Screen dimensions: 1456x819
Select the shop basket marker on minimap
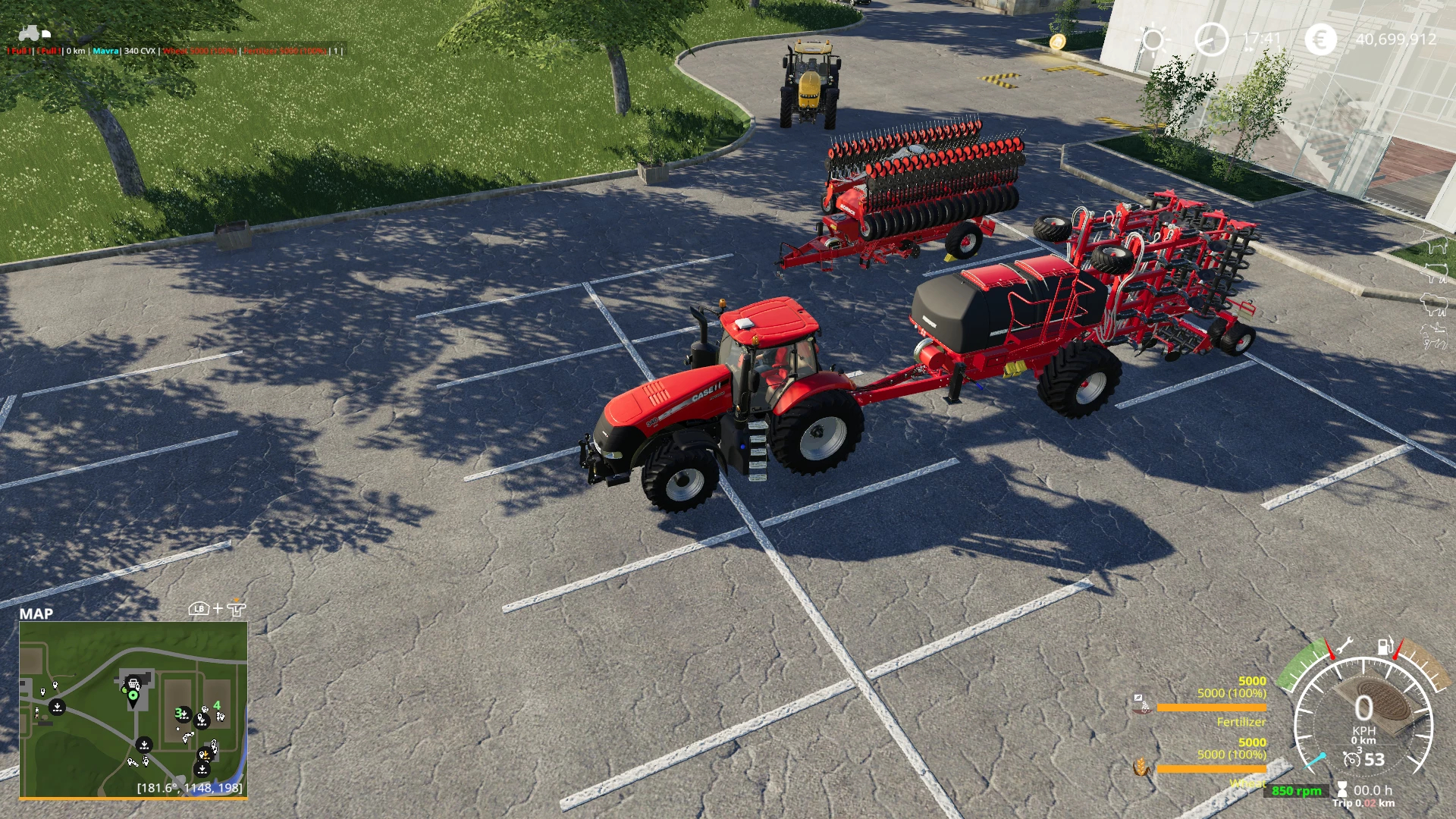pos(133,683)
